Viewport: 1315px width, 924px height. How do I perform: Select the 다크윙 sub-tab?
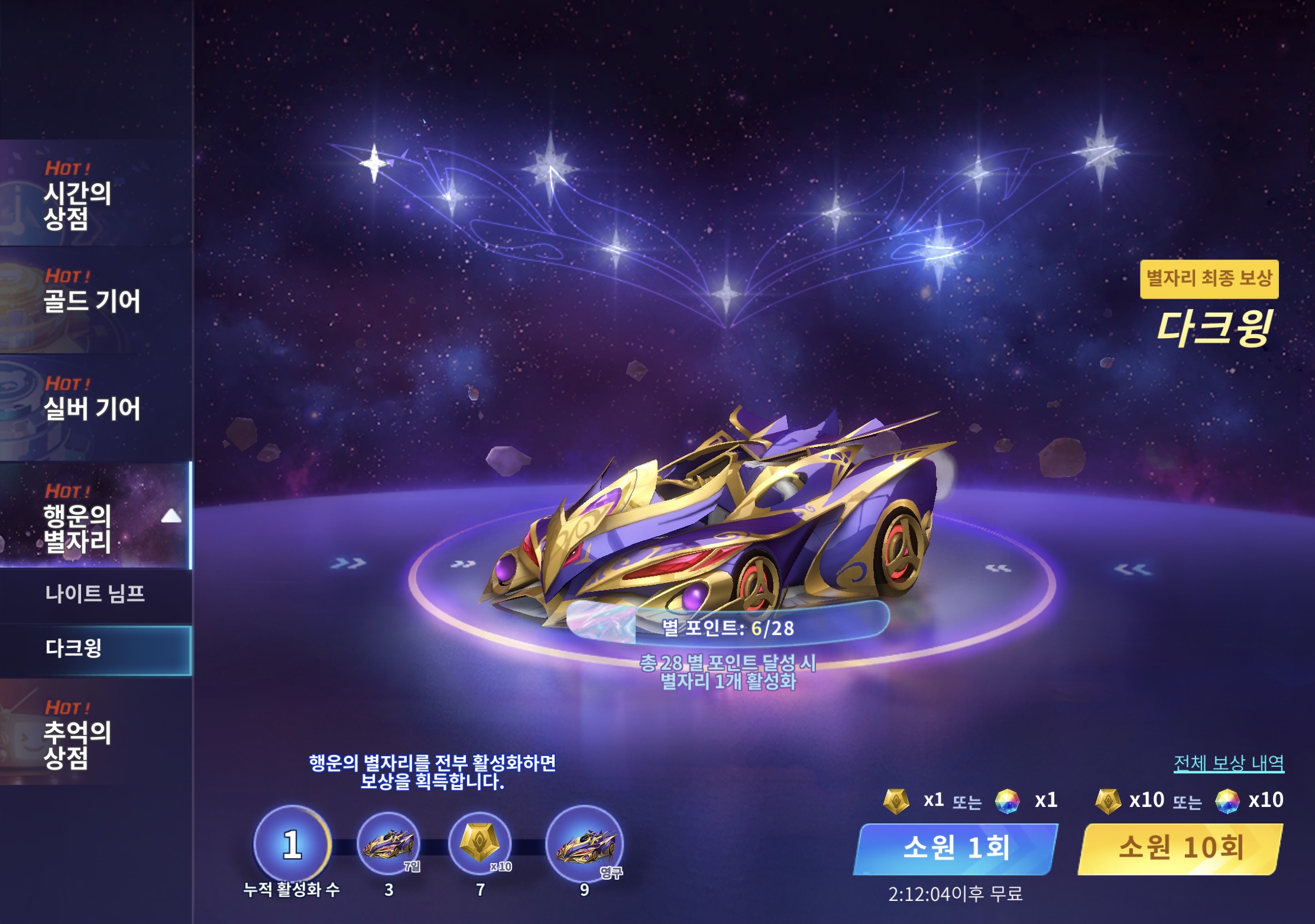(x=95, y=649)
